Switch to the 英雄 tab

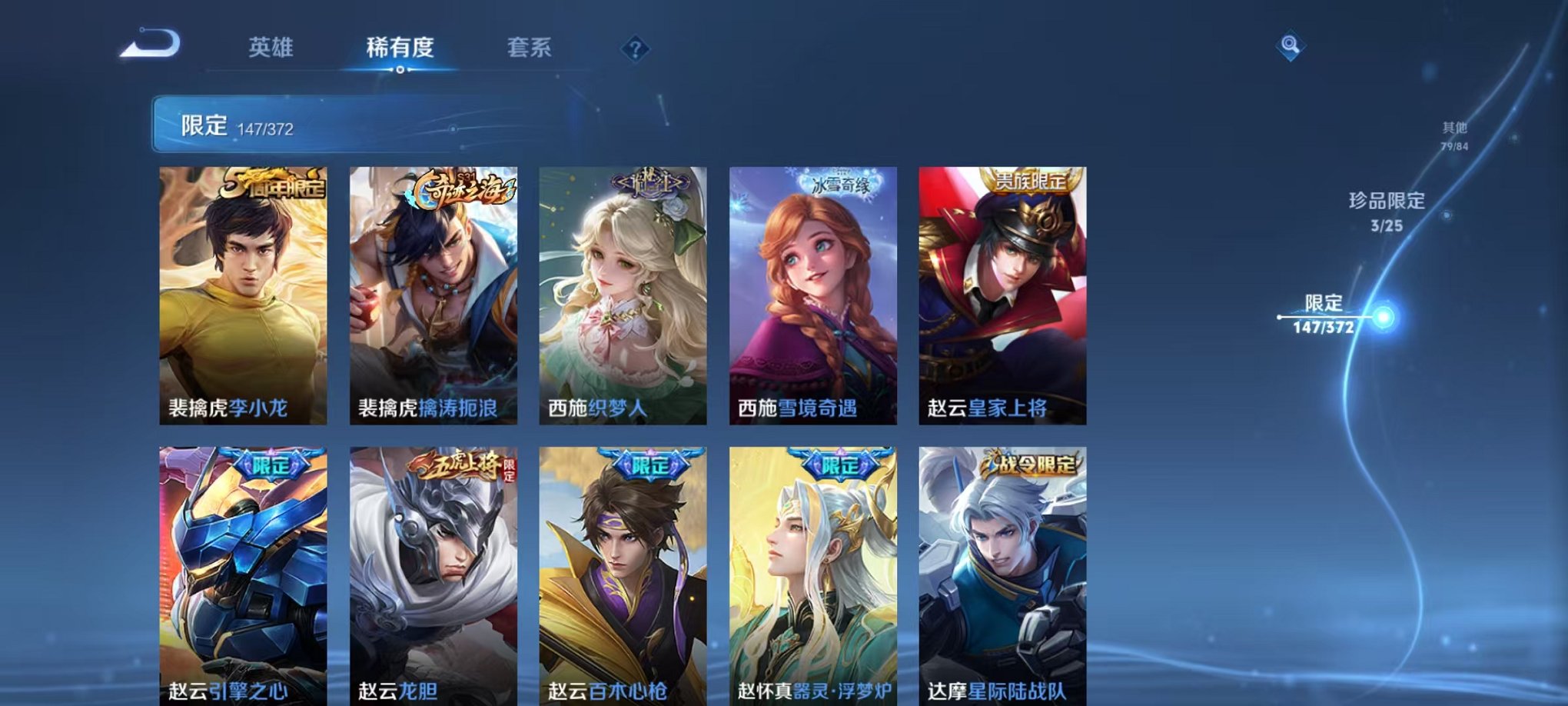click(x=272, y=48)
